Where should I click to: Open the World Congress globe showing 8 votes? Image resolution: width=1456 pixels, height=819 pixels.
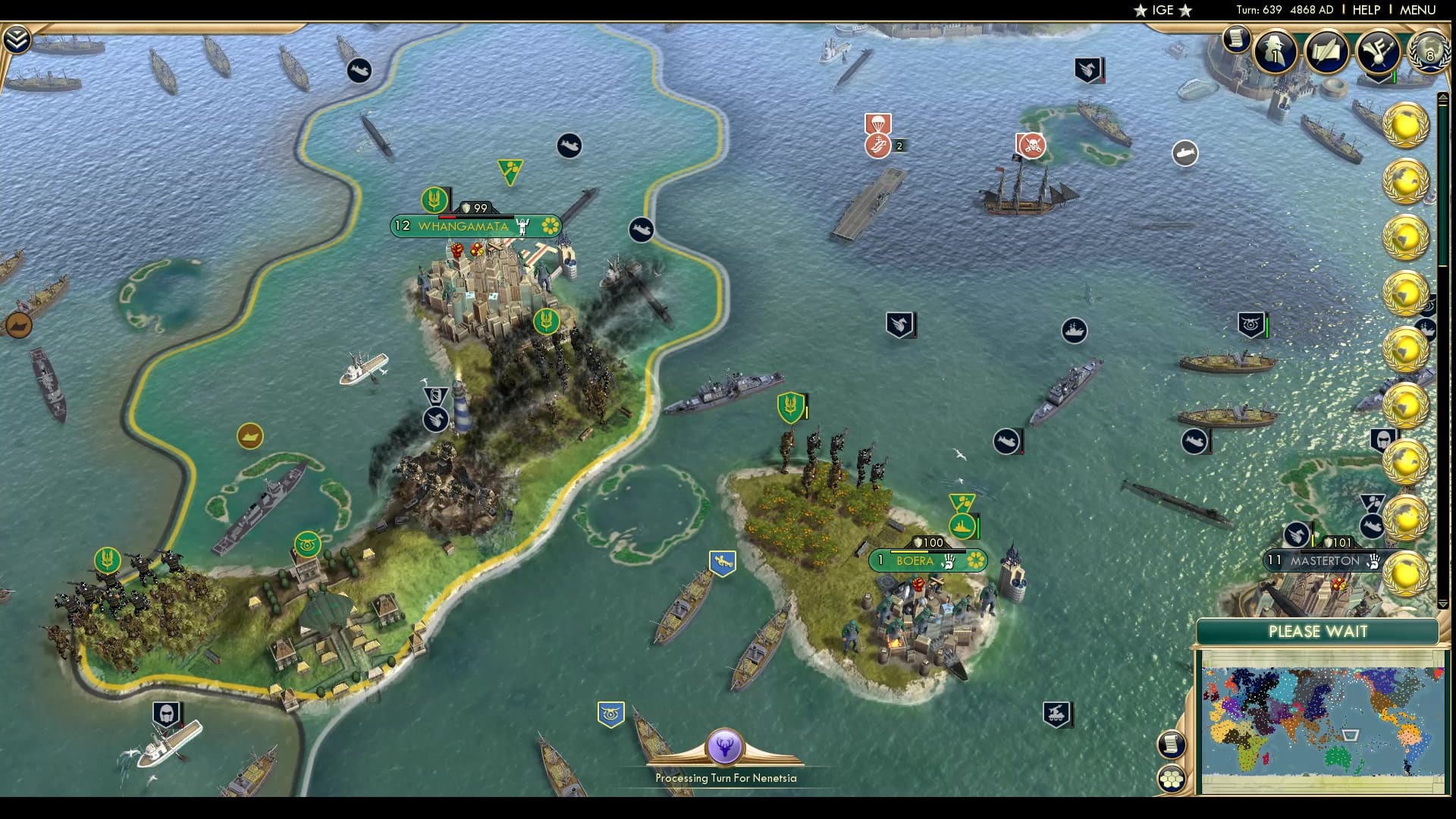point(1429,53)
